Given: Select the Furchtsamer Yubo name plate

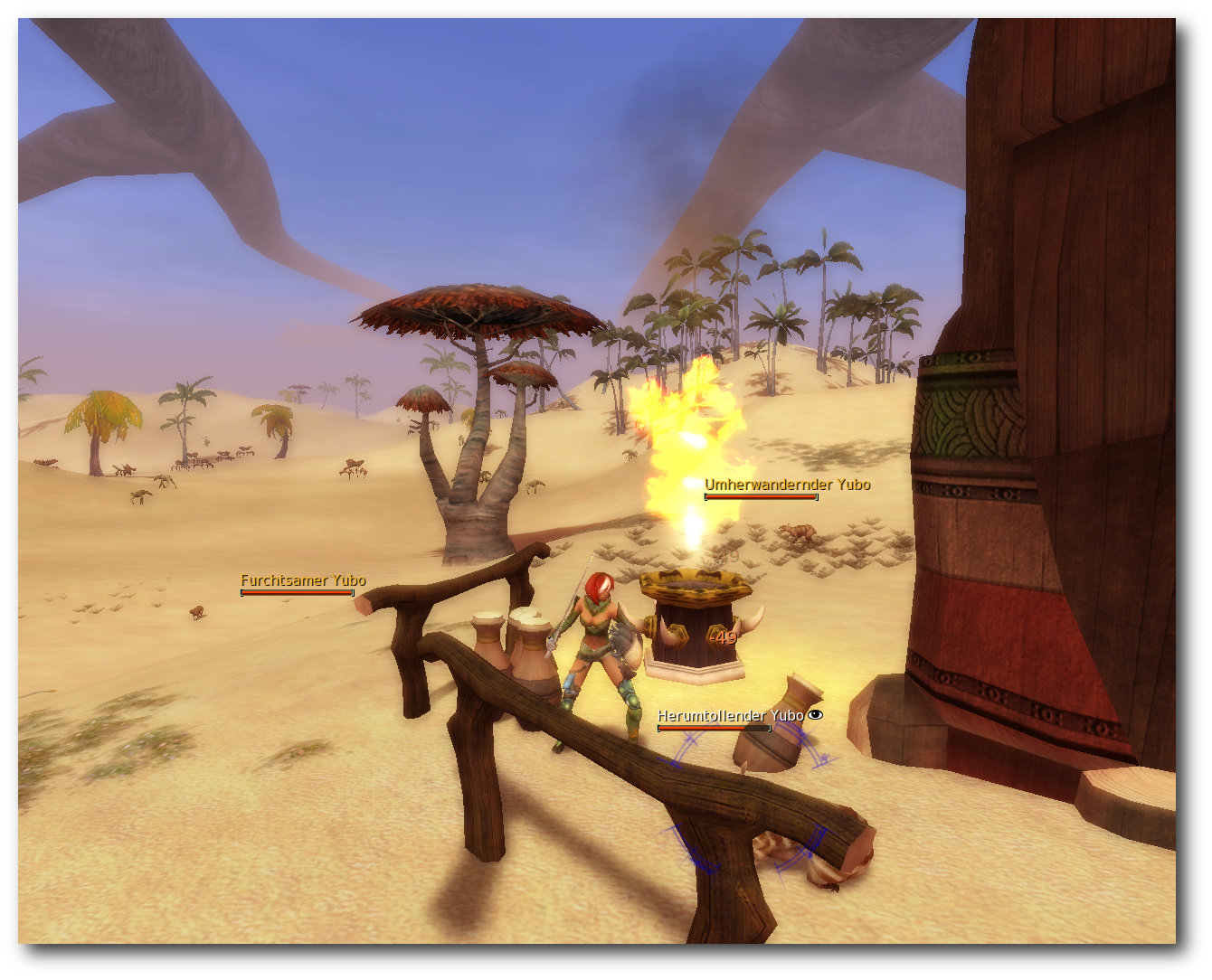Looking at the screenshot, I should click(303, 580).
